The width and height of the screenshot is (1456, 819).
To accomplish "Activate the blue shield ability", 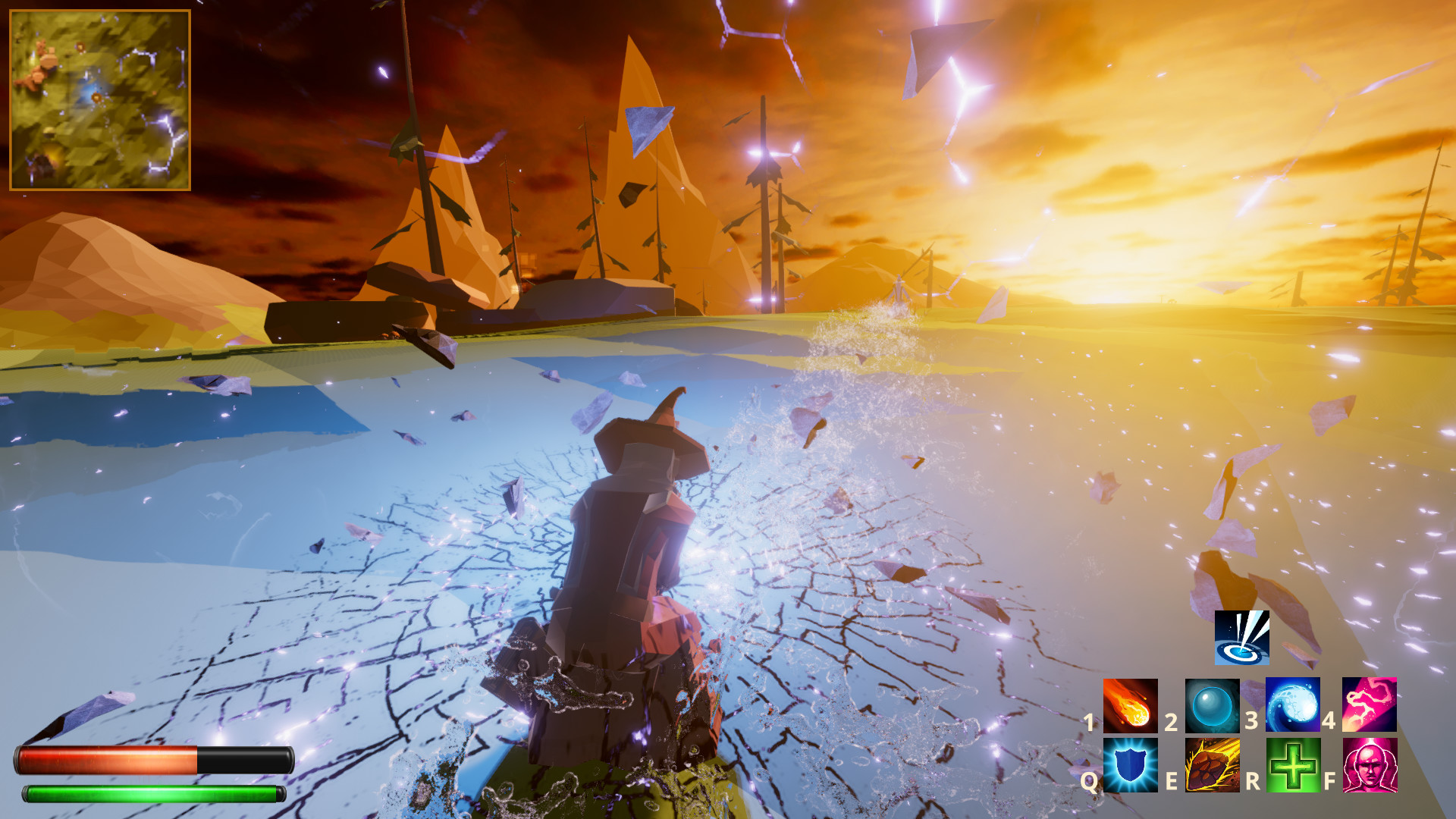I will pyautogui.click(x=1130, y=765).
